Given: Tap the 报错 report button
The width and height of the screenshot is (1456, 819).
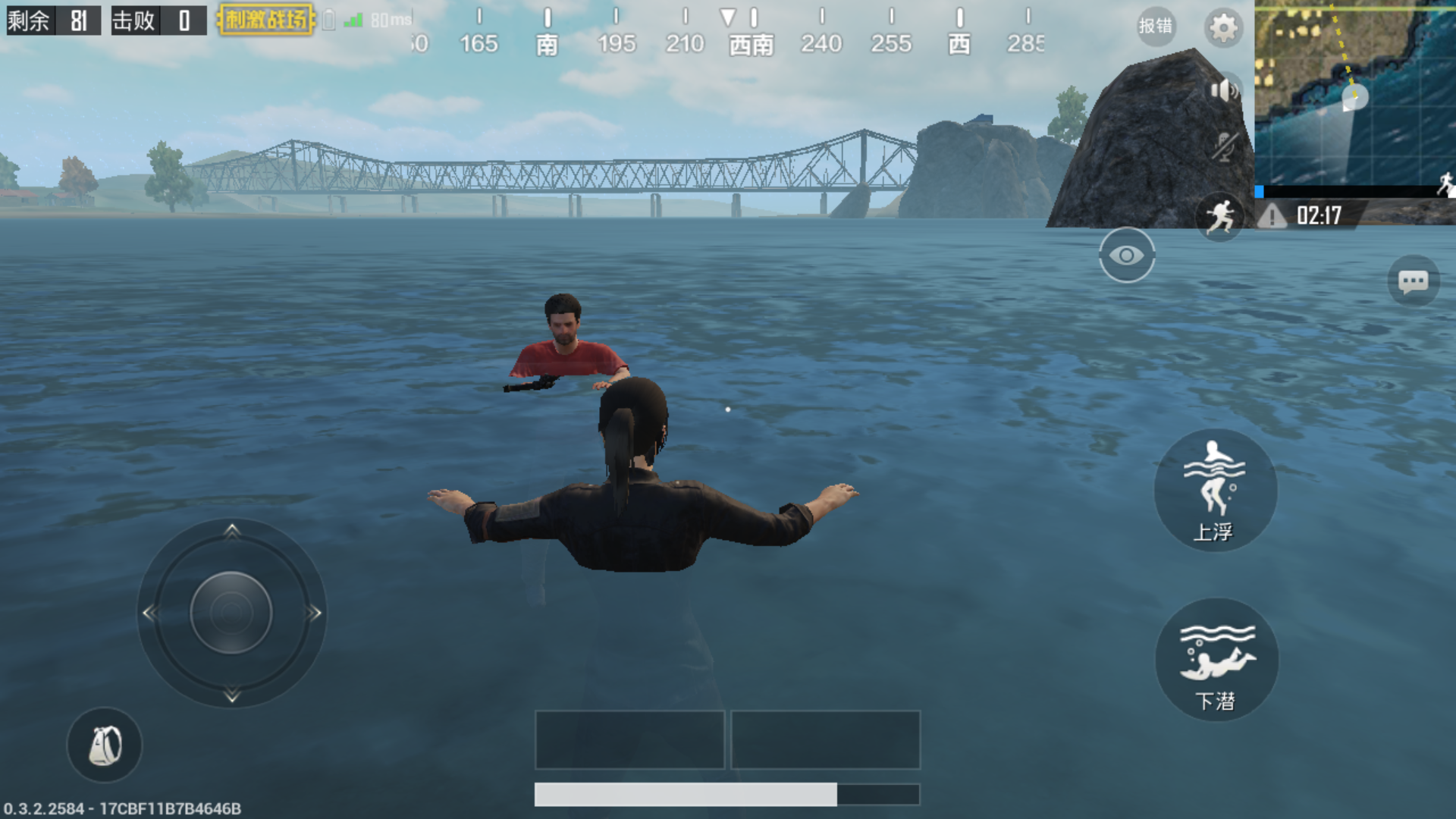Looking at the screenshot, I should [1156, 26].
